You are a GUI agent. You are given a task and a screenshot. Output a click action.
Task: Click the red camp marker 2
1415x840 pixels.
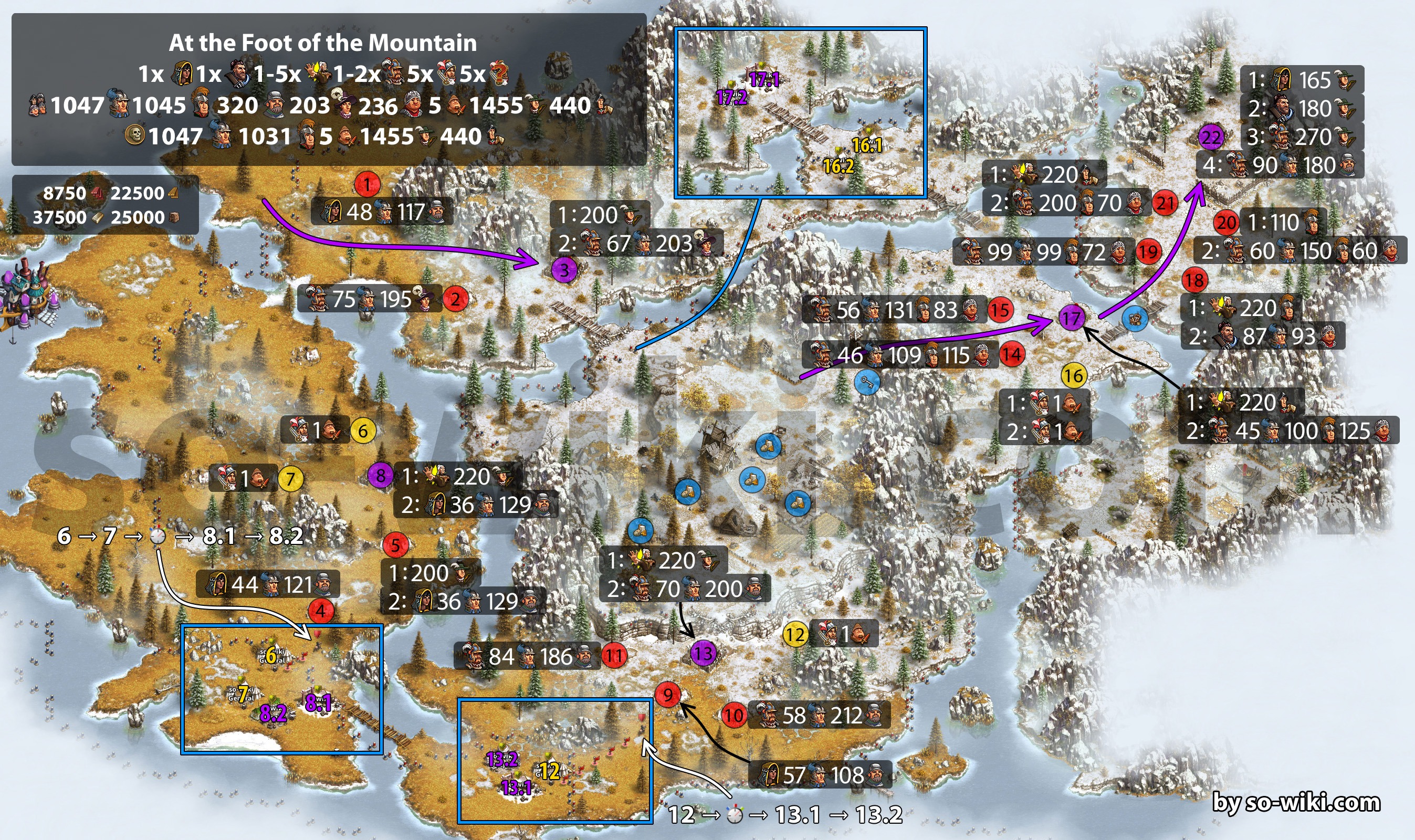(455, 299)
